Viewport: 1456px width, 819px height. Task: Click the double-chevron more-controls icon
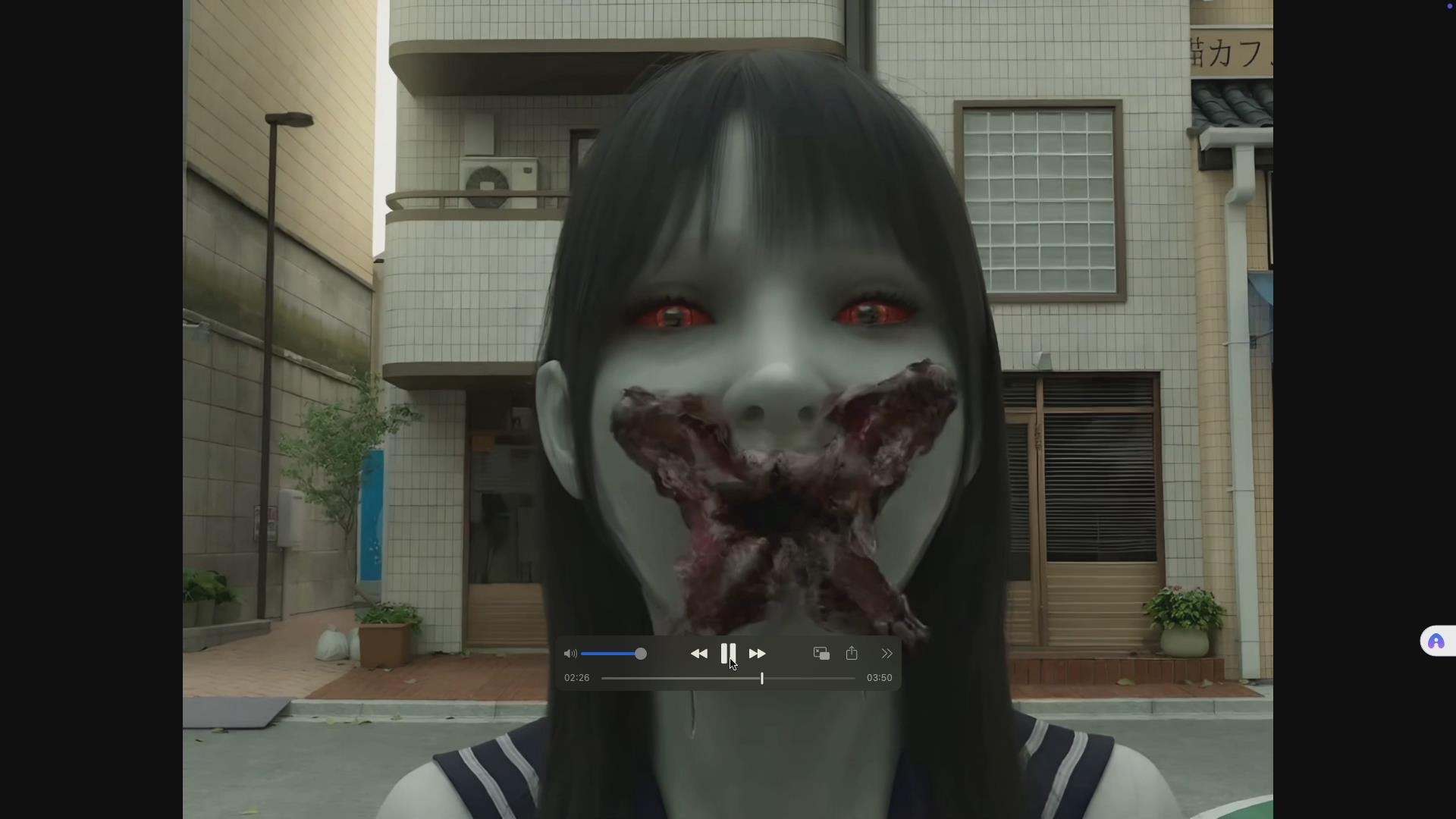pyautogui.click(x=886, y=653)
